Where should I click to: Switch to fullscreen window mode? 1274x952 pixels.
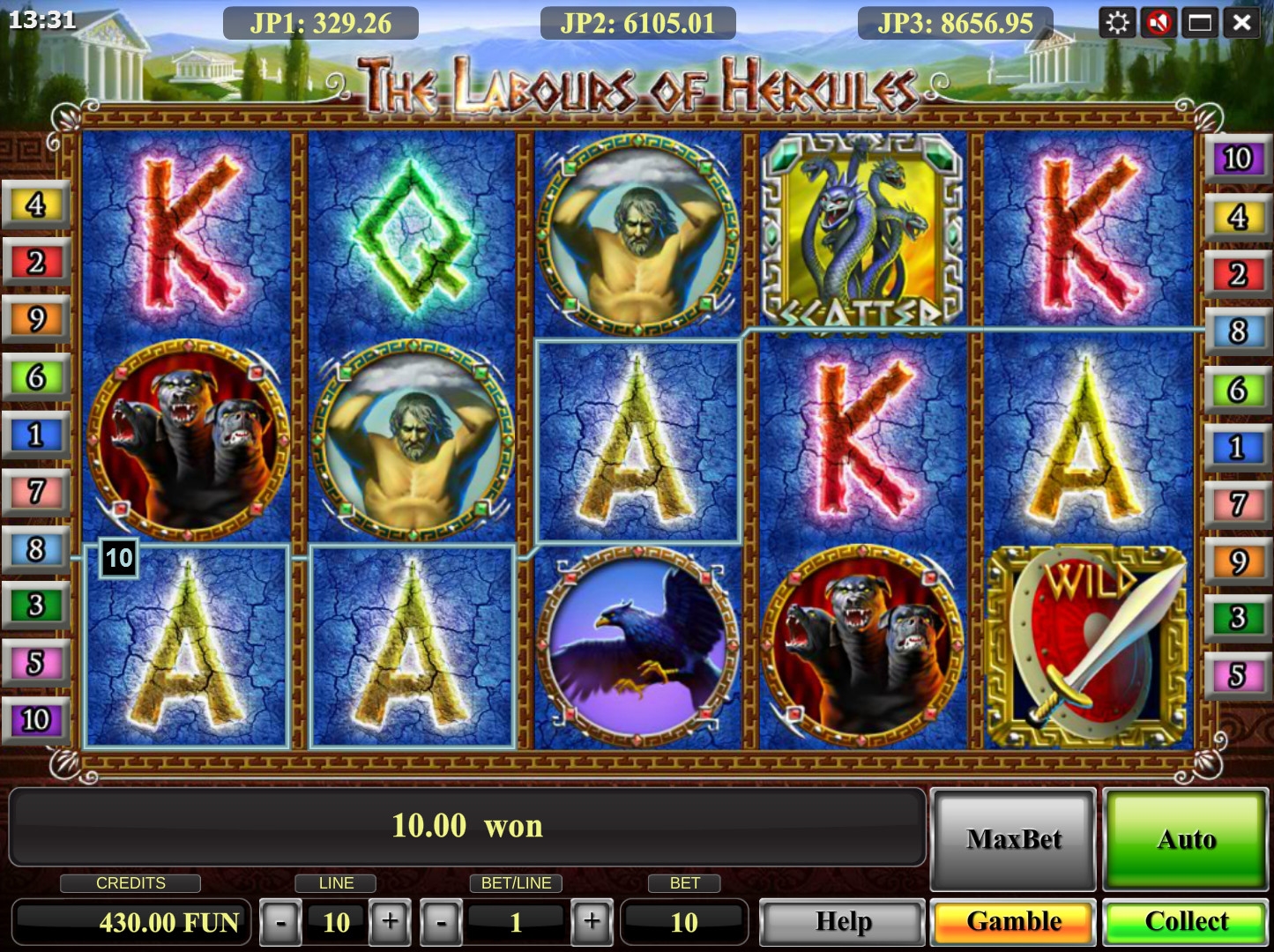point(1200,22)
